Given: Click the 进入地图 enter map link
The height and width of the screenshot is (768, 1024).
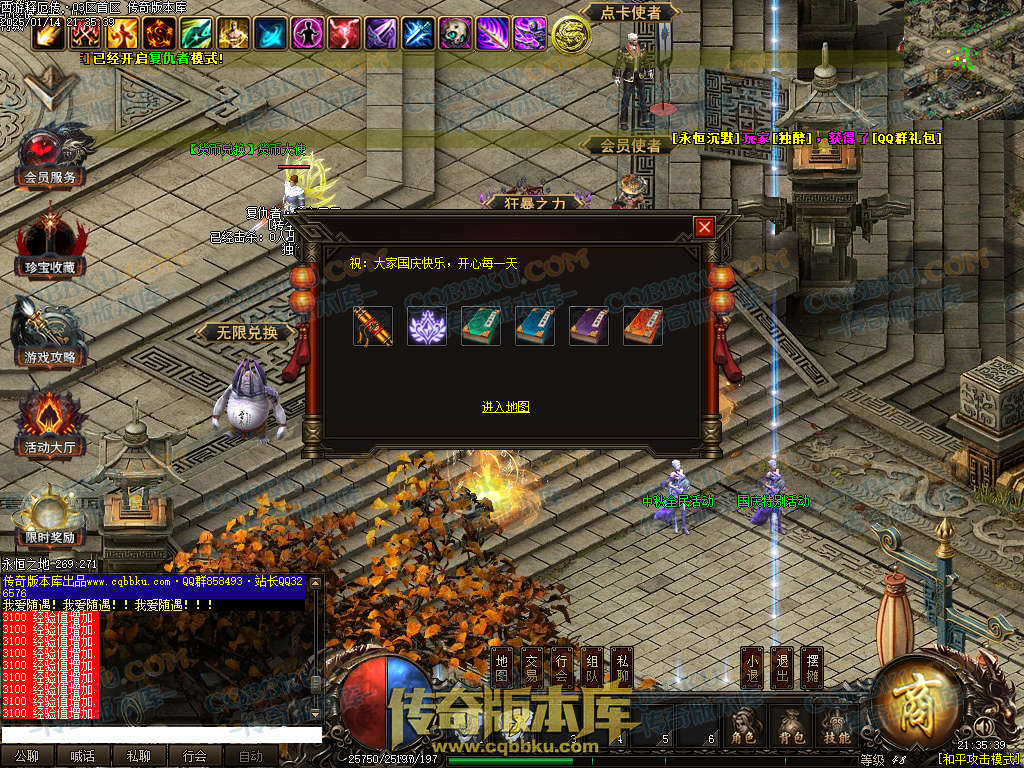Looking at the screenshot, I should pyautogui.click(x=505, y=407).
